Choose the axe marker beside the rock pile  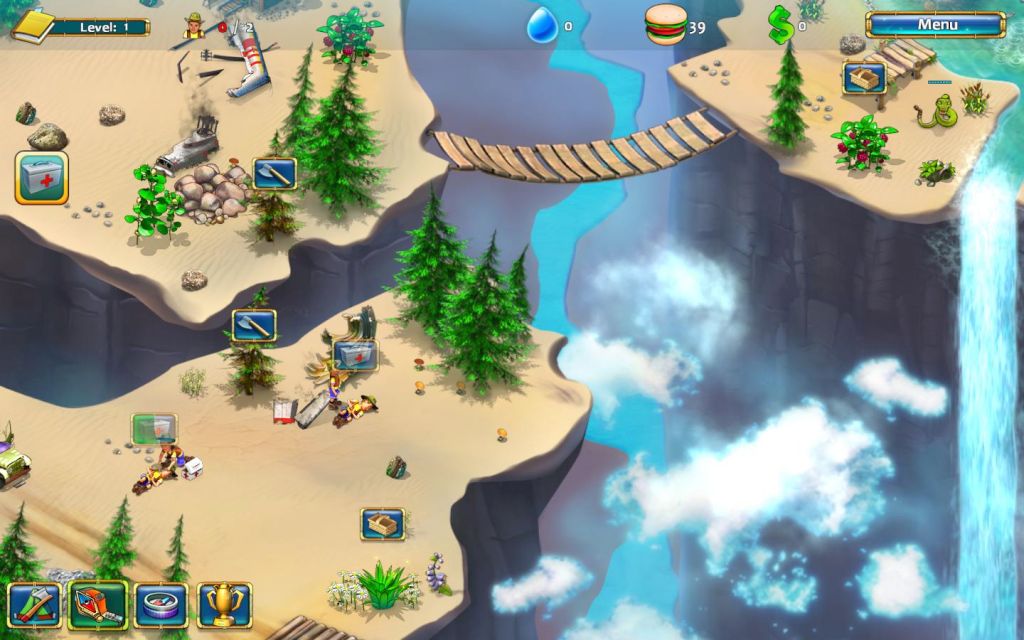pos(274,174)
